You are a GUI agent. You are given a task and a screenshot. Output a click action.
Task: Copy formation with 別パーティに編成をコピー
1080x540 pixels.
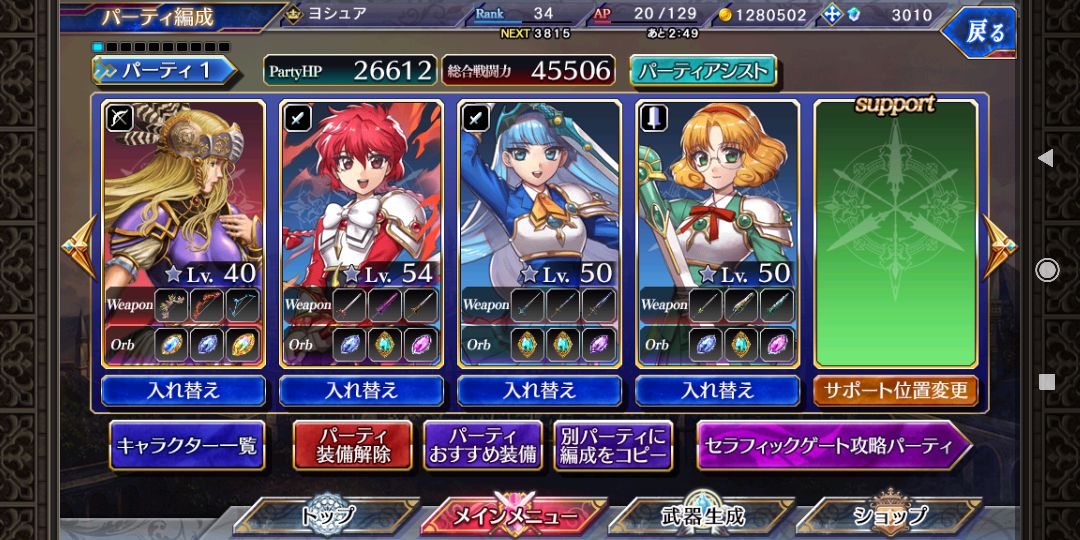[613, 446]
